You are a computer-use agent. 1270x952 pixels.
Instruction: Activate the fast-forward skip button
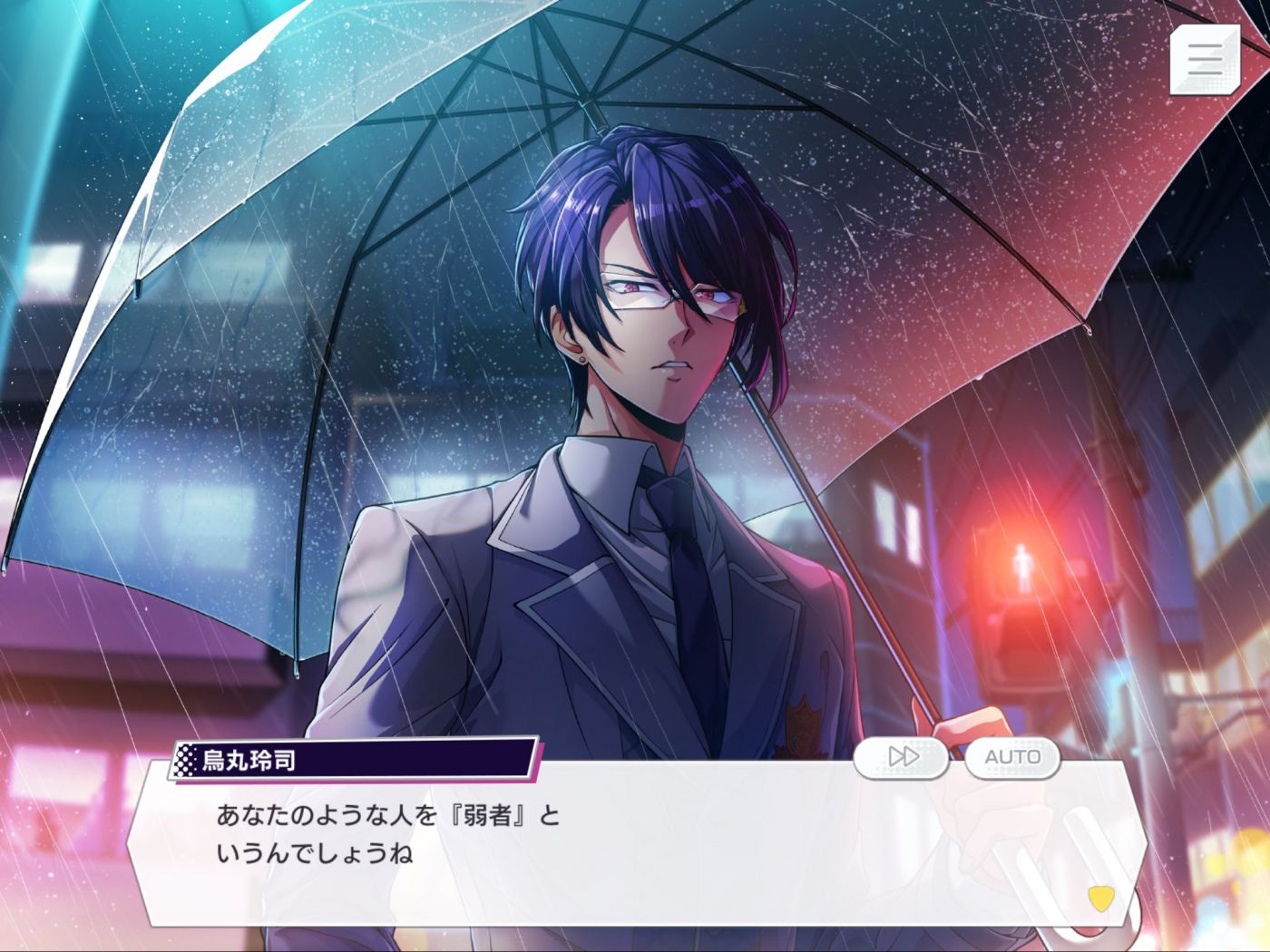902,757
